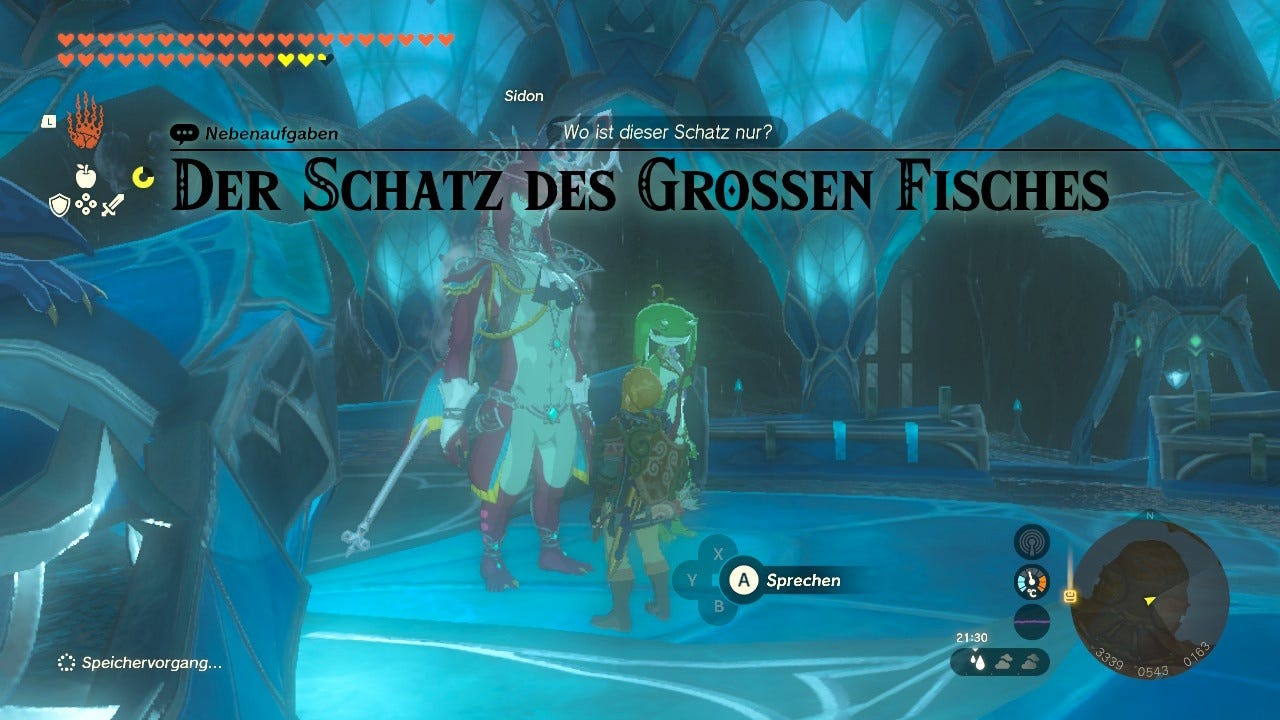Select the sword icon in the HUD
Image resolution: width=1280 pixels, height=720 pixels.
[112, 206]
